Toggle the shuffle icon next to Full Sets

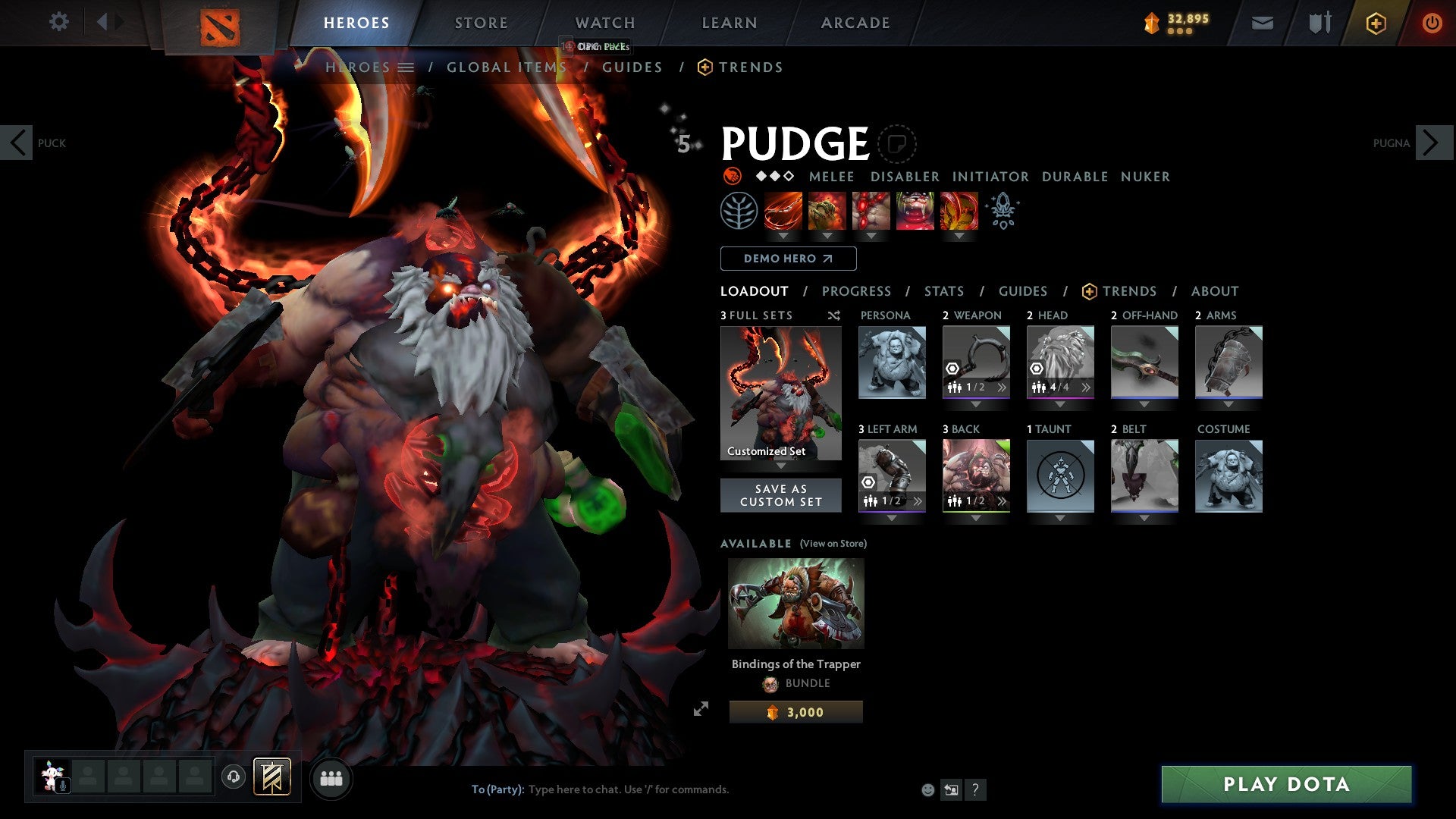833,316
